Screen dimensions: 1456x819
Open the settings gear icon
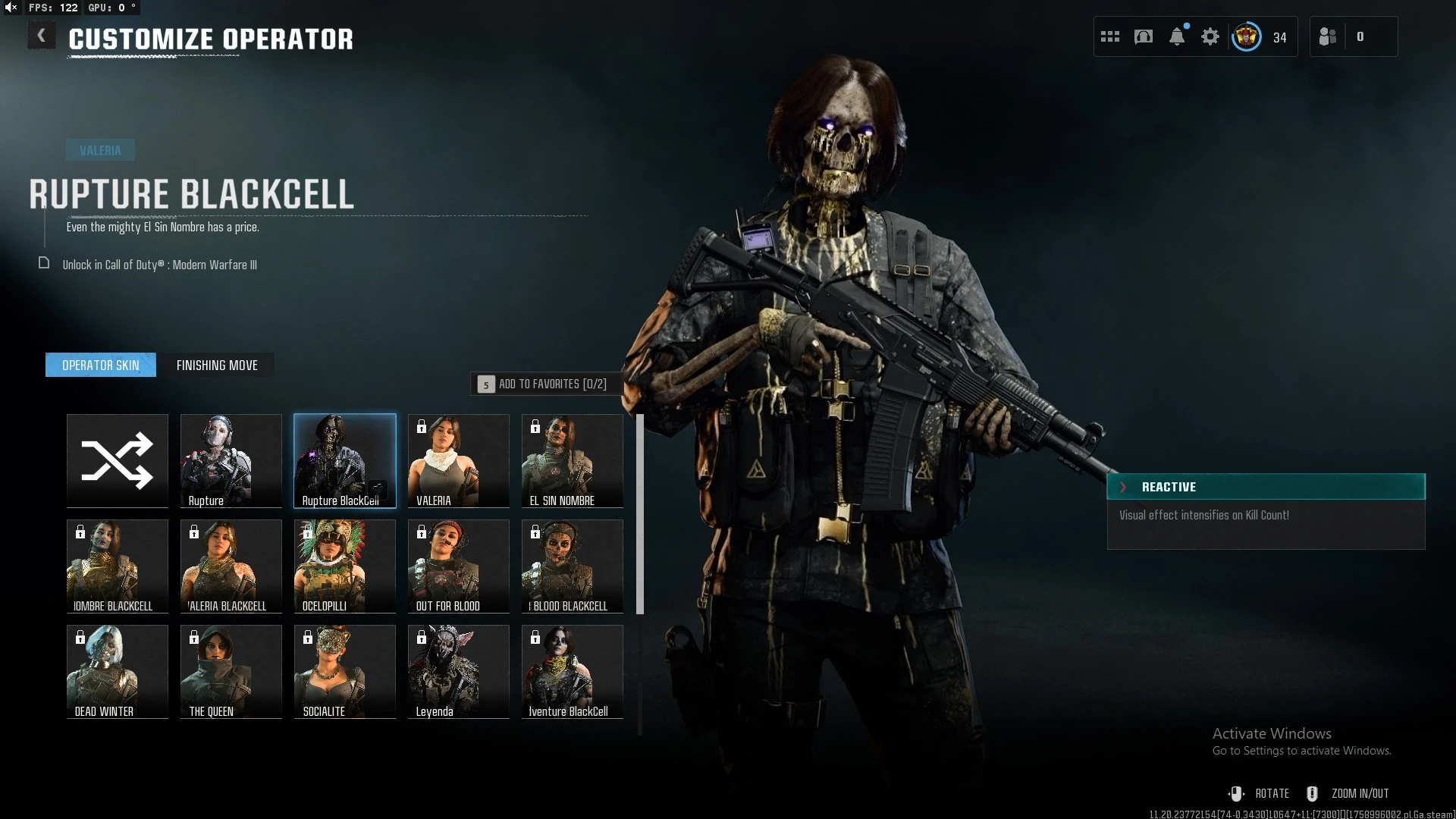1210,36
